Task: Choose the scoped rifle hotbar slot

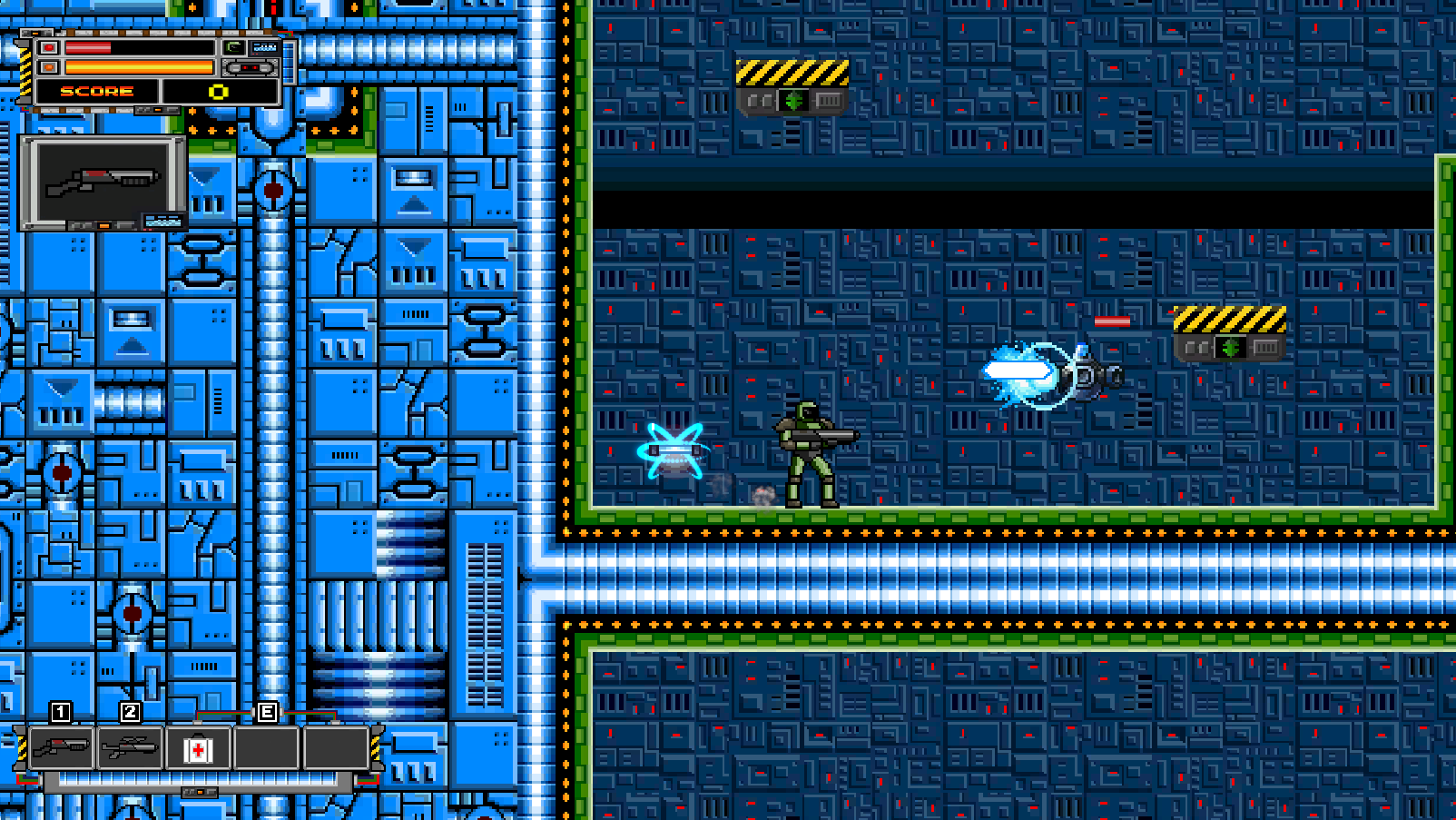Action: click(131, 748)
